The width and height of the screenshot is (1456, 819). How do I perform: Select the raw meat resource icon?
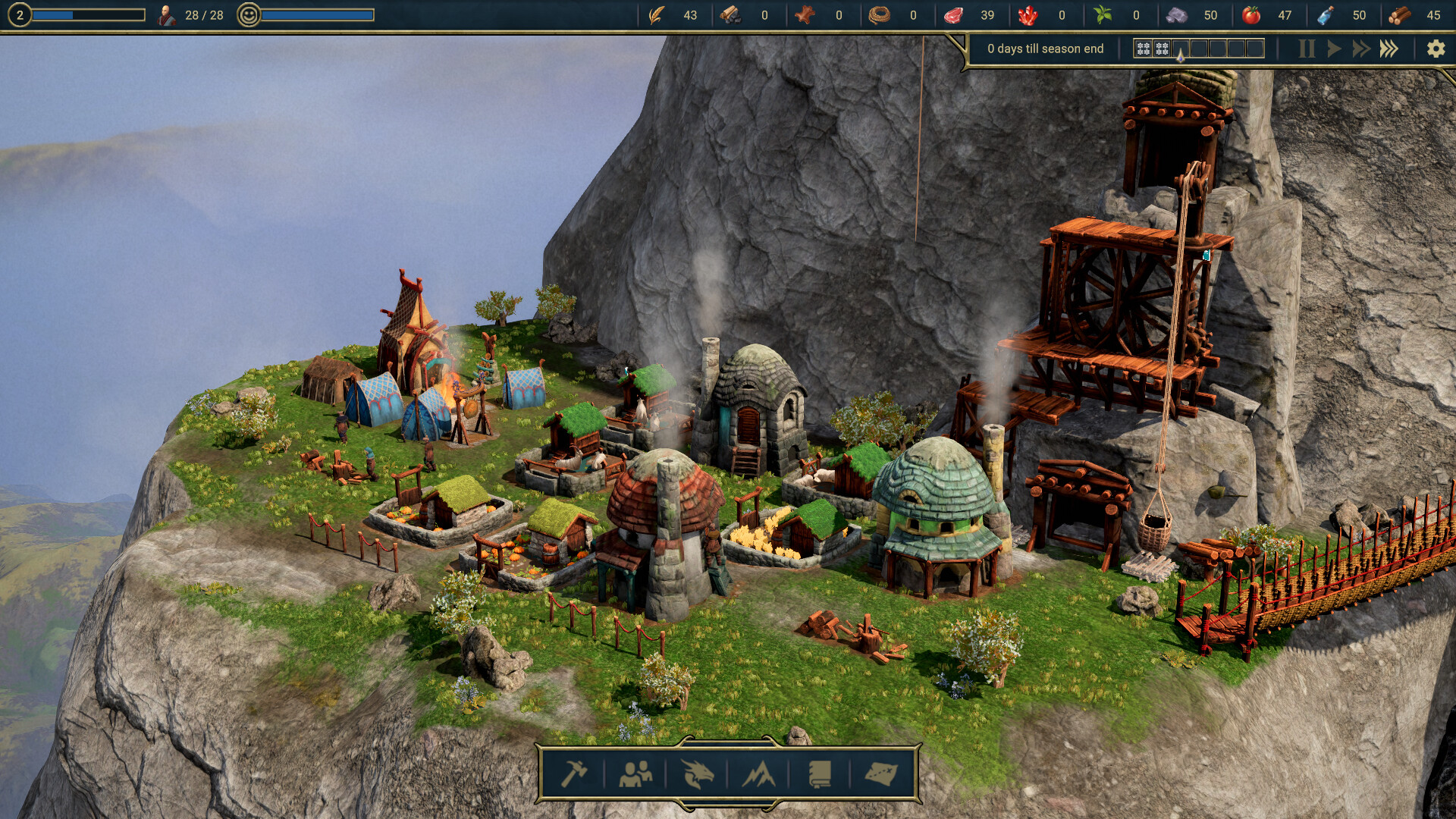(x=953, y=15)
